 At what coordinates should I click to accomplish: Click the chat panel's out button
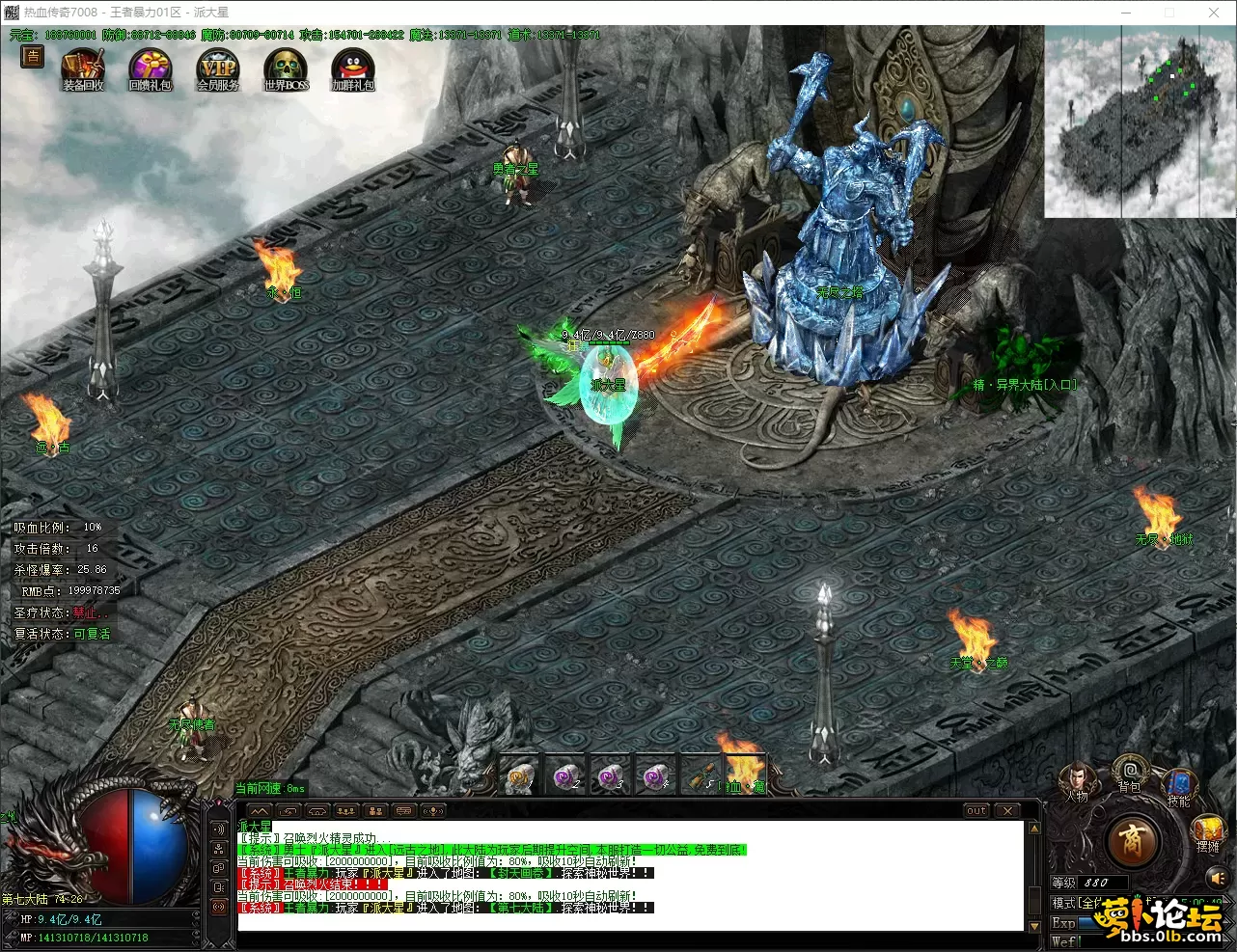tap(976, 811)
